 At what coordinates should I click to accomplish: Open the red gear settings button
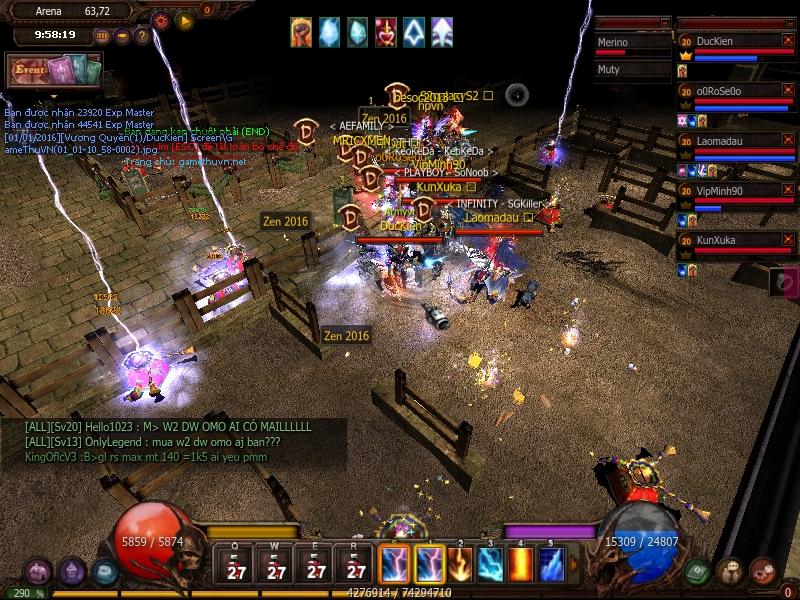point(161,19)
